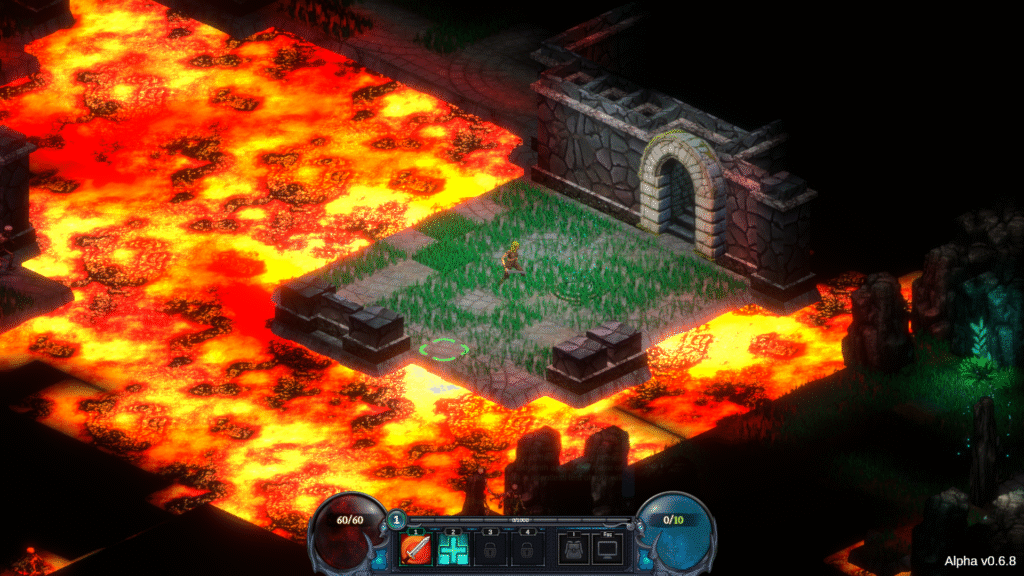Open the monitor icon game menu
1024x576 pixels.
tap(607, 549)
